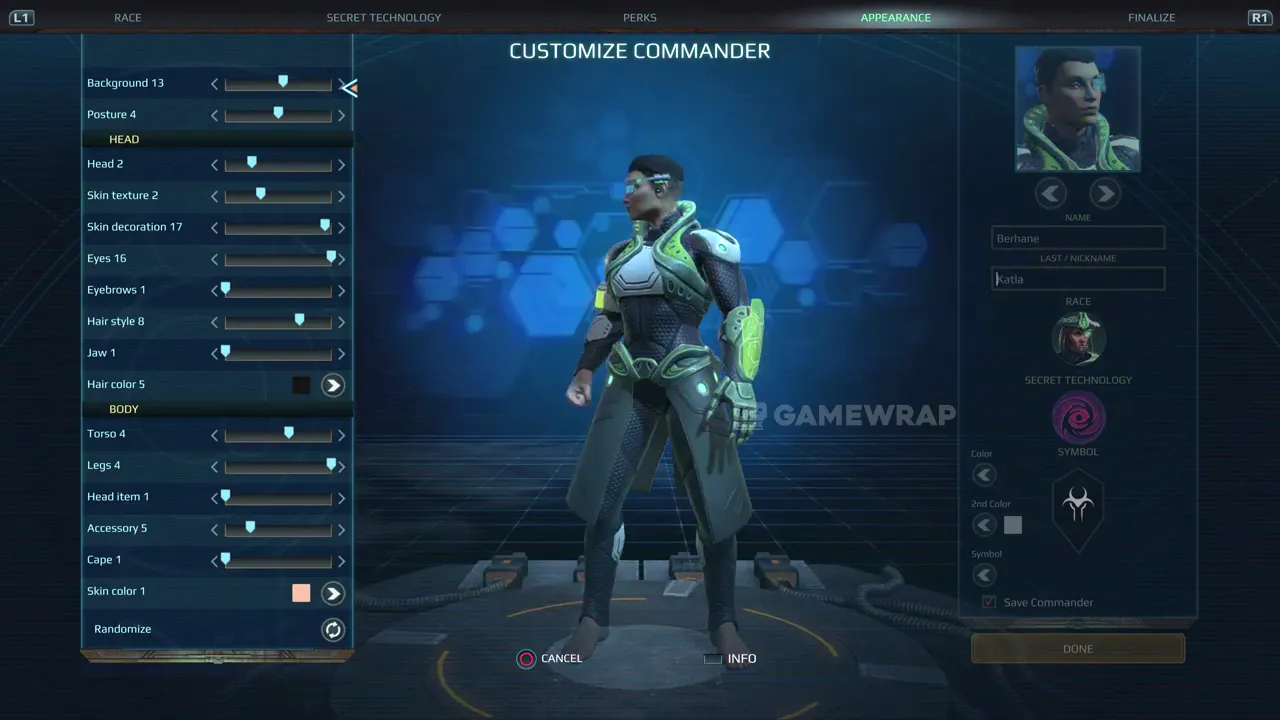
Task: Select the grey 2nd Color swatch
Action: tap(1013, 525)
